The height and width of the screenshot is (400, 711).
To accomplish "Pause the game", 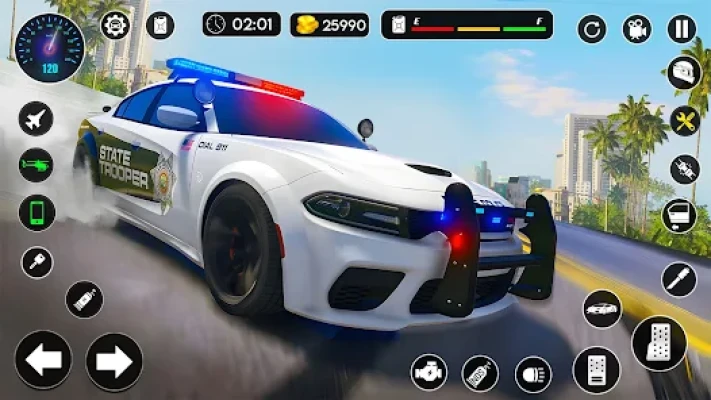I will [682, 29].
